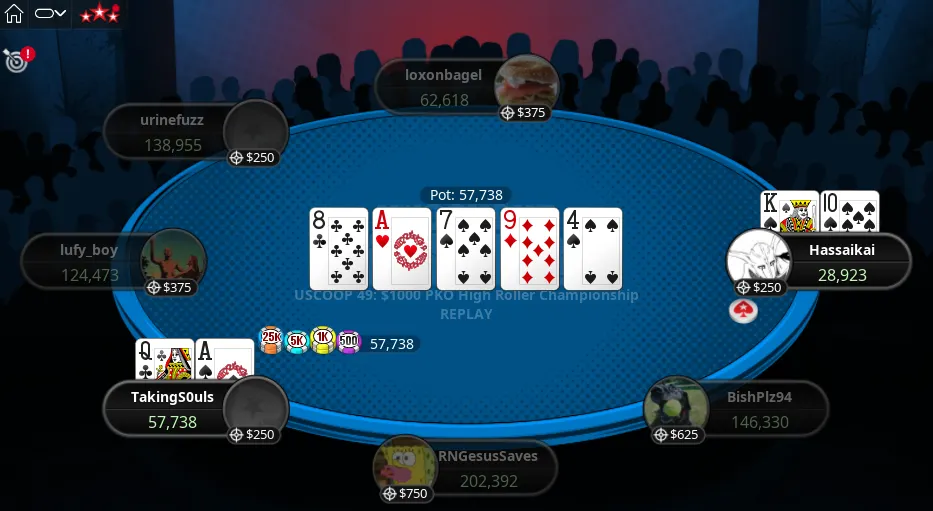Show RNGesusSaves' $750 bounty badge
The width and height of the screenshot is (933, 511).
(405, 493)
